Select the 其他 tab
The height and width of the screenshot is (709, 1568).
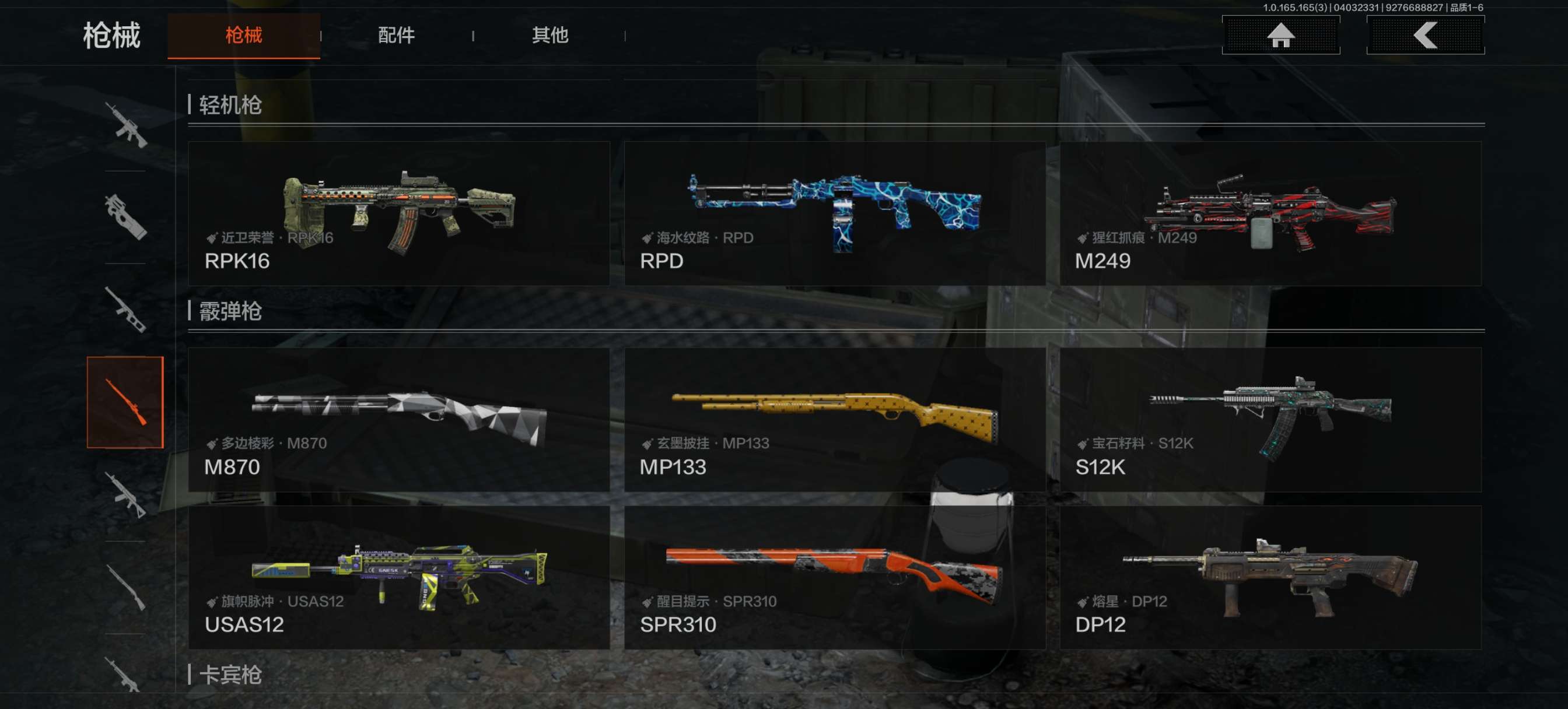click(x=549, y=36)
